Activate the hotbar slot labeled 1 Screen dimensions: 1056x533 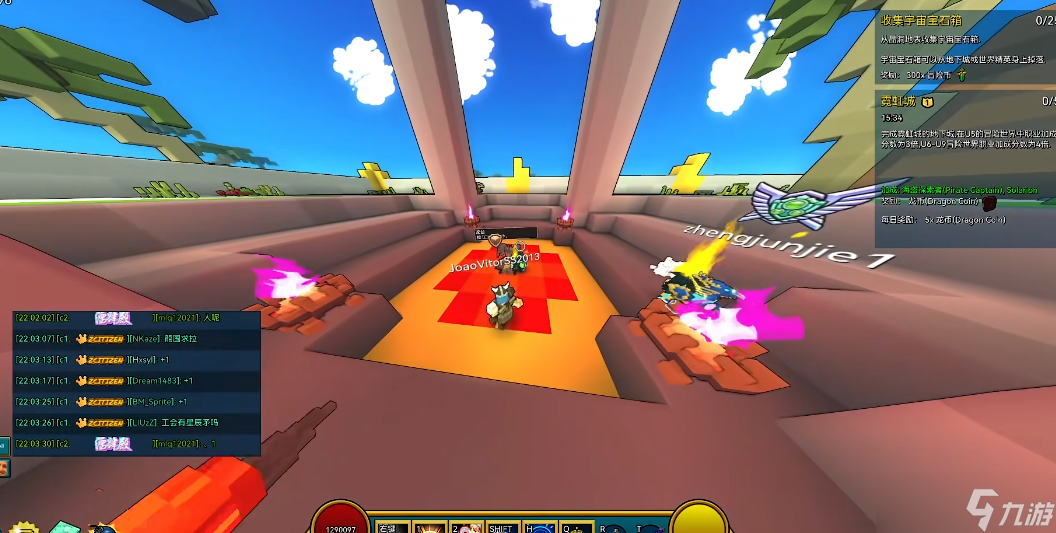coord(430,527)
